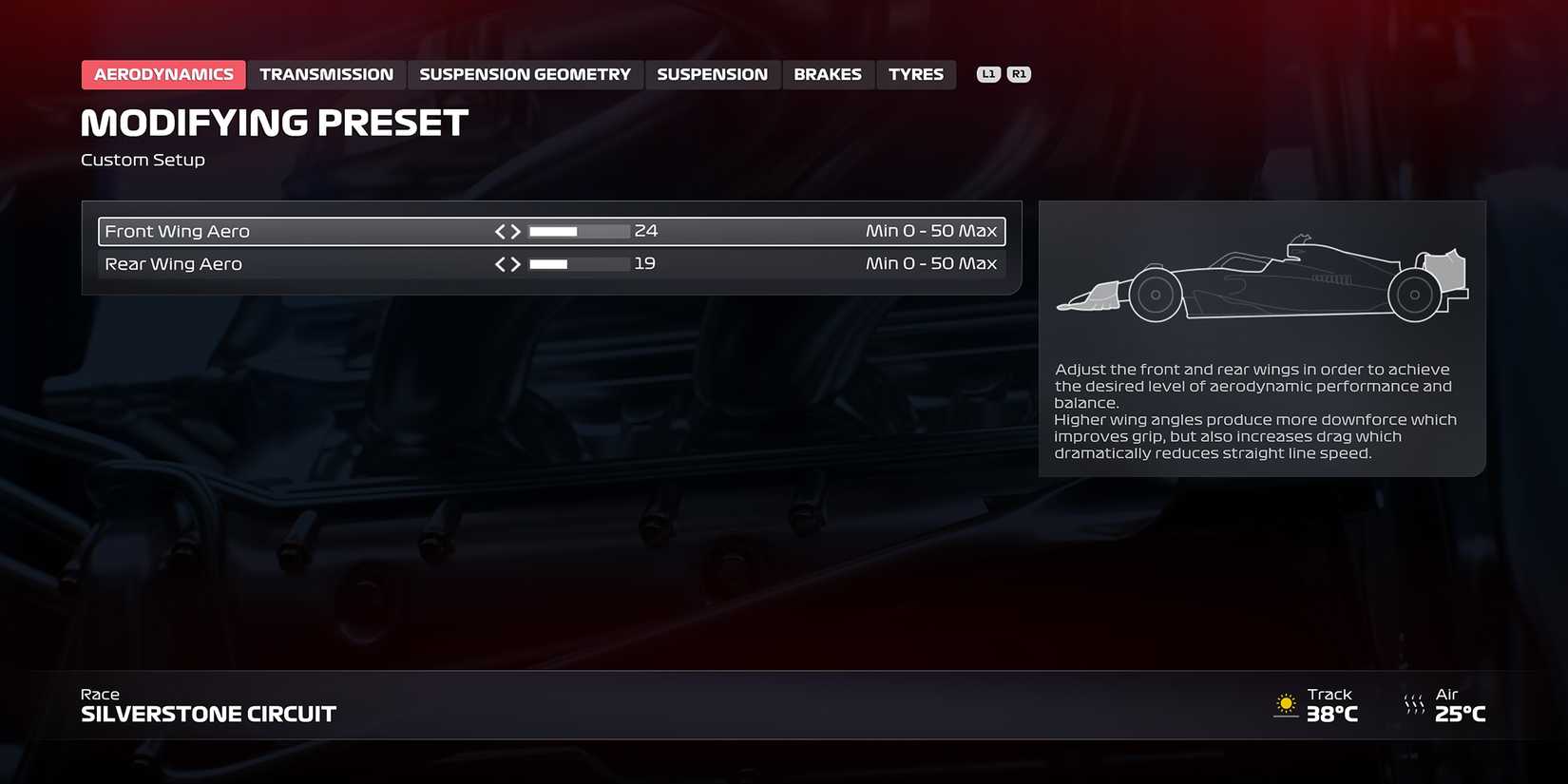Switch to the Transmission tab

(327, 73)
